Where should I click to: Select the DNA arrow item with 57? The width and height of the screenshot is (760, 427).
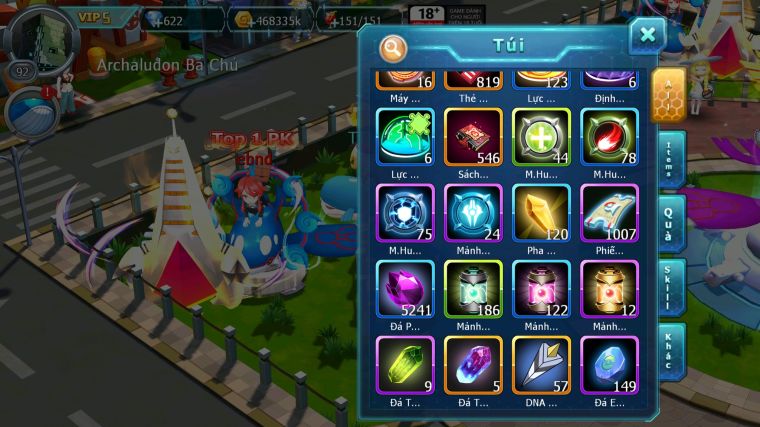click(541, 365)
